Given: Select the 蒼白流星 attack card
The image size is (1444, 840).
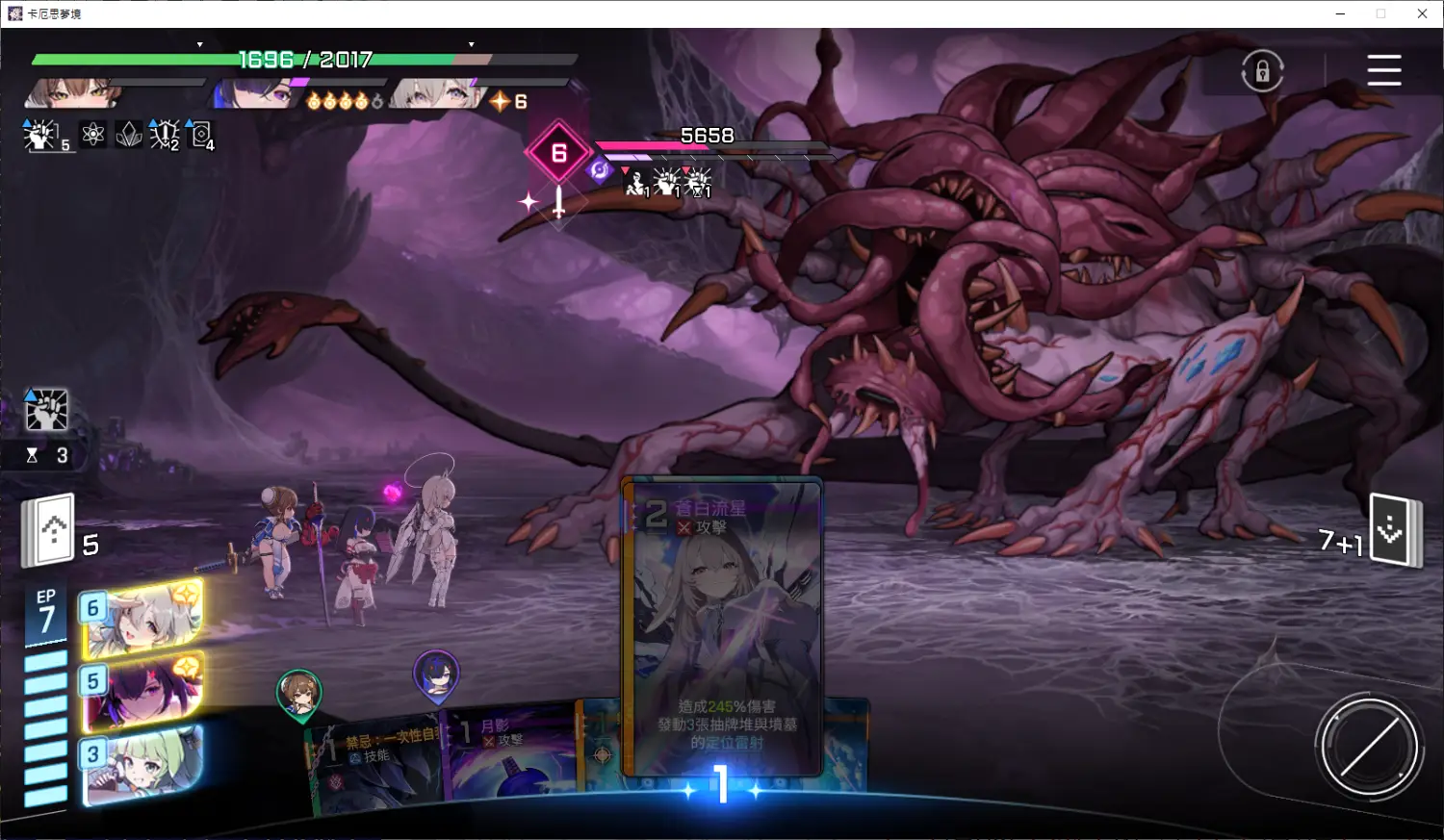Looking at the screenshot, I should [x=722, y=625].
